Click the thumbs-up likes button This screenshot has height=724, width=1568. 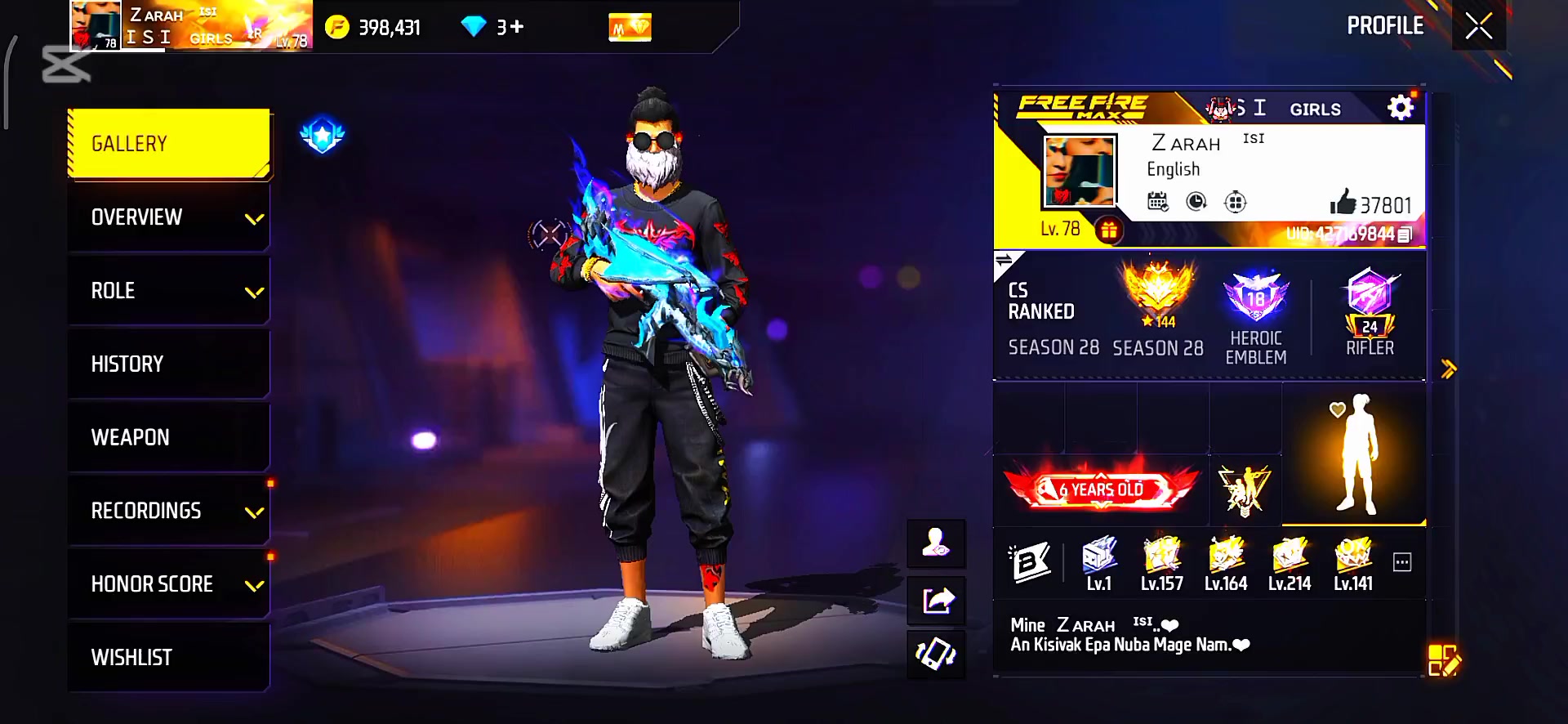(1343, 203)
